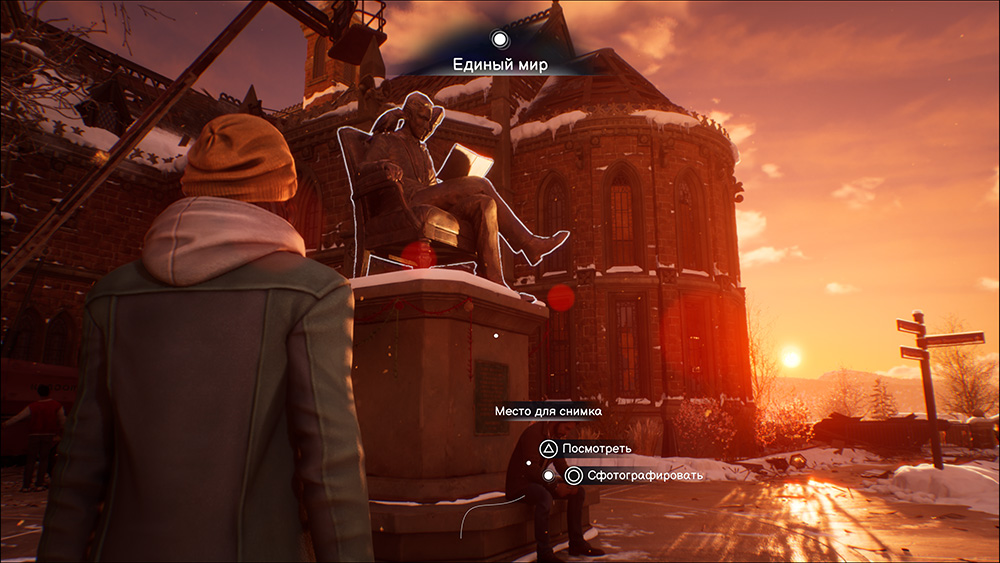Select the "Сфотографировать" action label

coord(645,476)
